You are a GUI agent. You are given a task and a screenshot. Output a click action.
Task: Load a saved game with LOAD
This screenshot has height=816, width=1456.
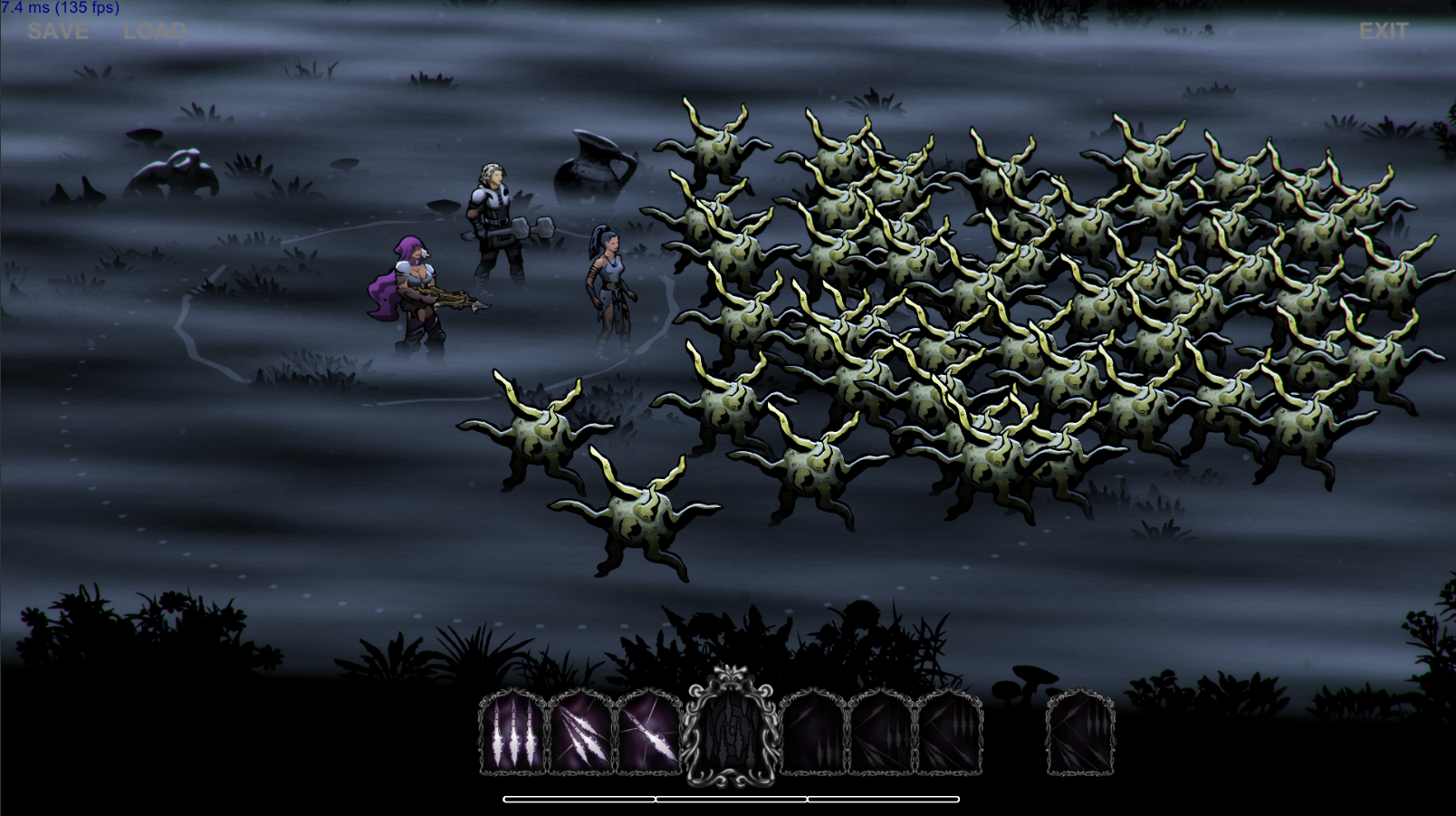[x=155, y=32]
